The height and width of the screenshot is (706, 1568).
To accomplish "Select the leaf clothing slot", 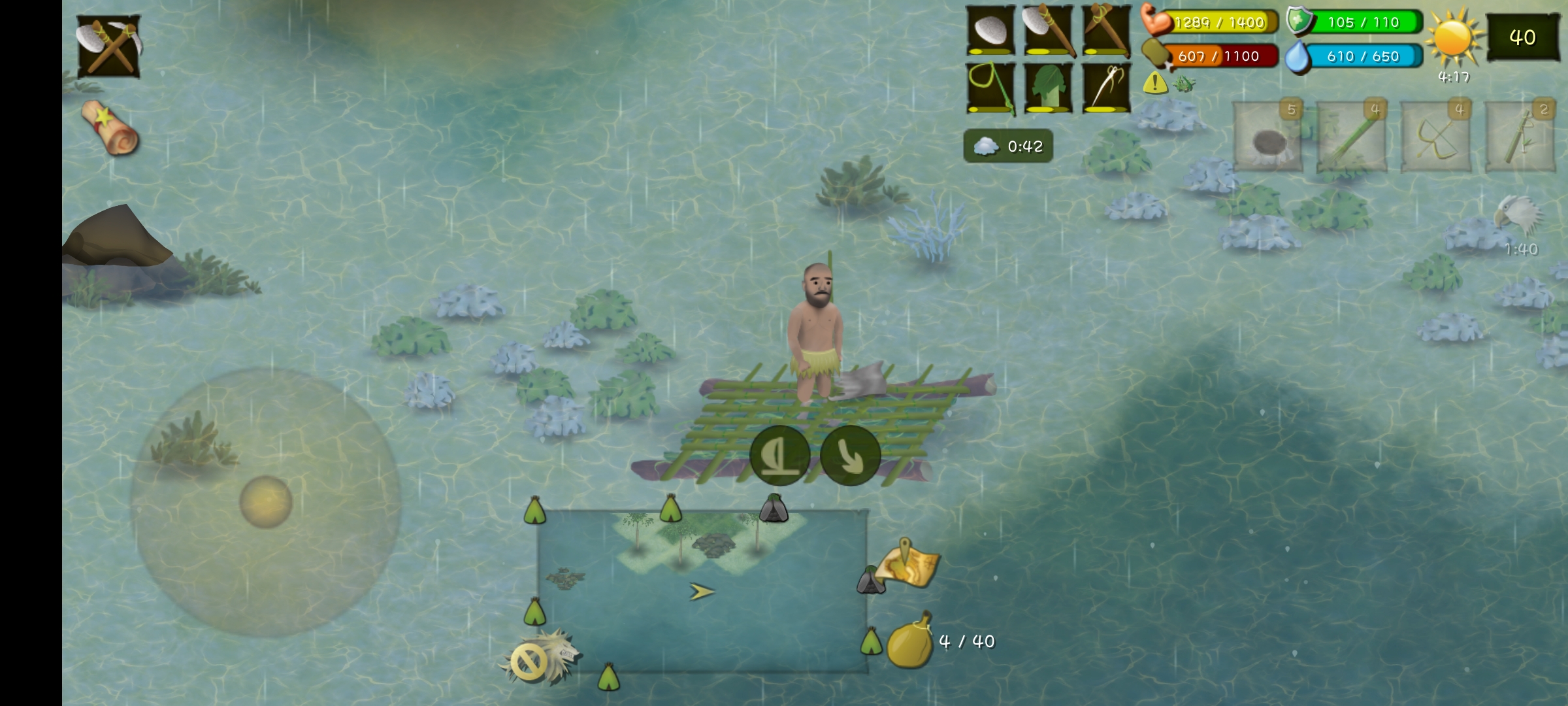I will click(1048, 88).
